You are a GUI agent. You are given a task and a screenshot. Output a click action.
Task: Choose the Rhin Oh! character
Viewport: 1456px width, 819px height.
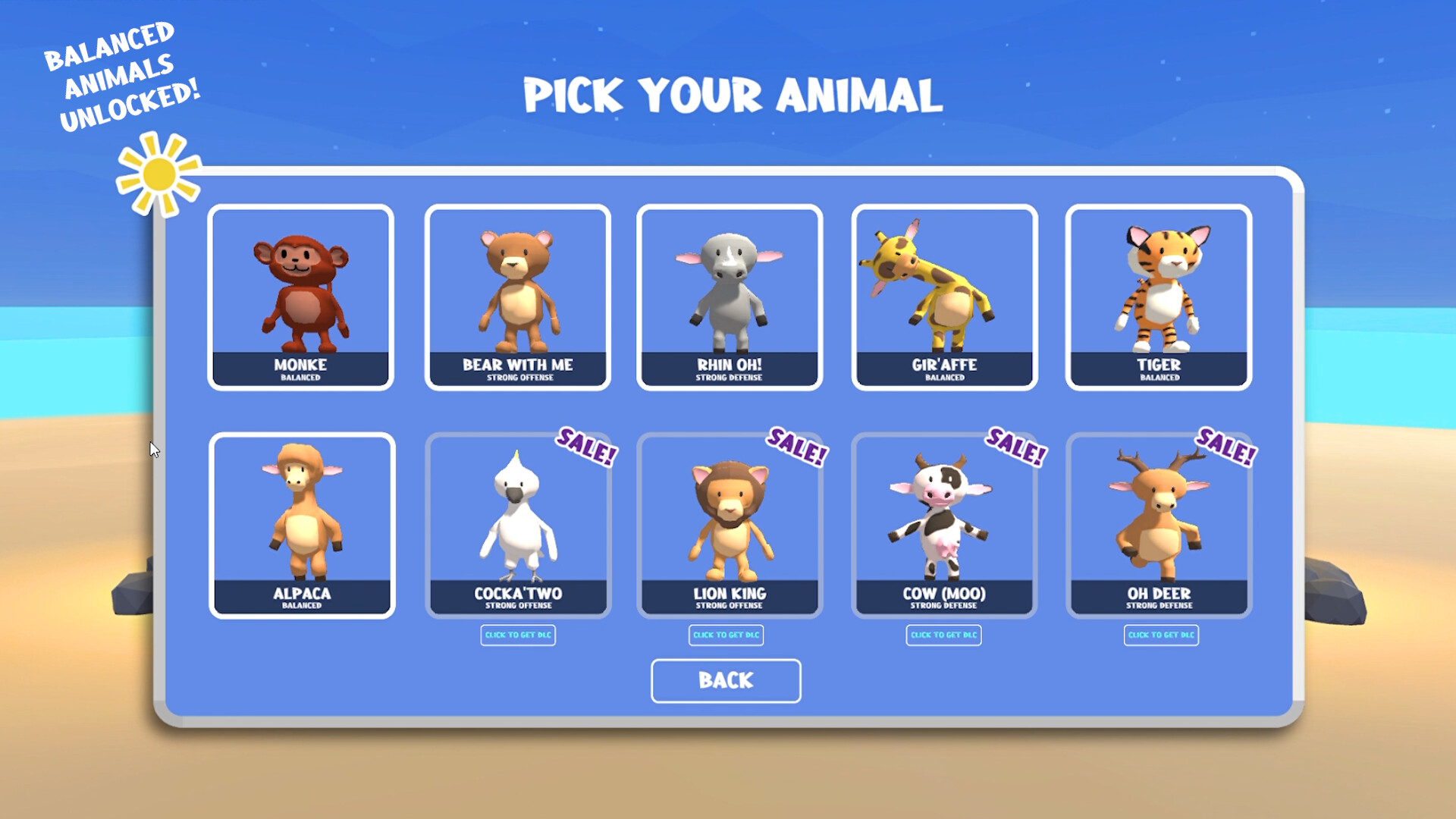coord(728,296)
